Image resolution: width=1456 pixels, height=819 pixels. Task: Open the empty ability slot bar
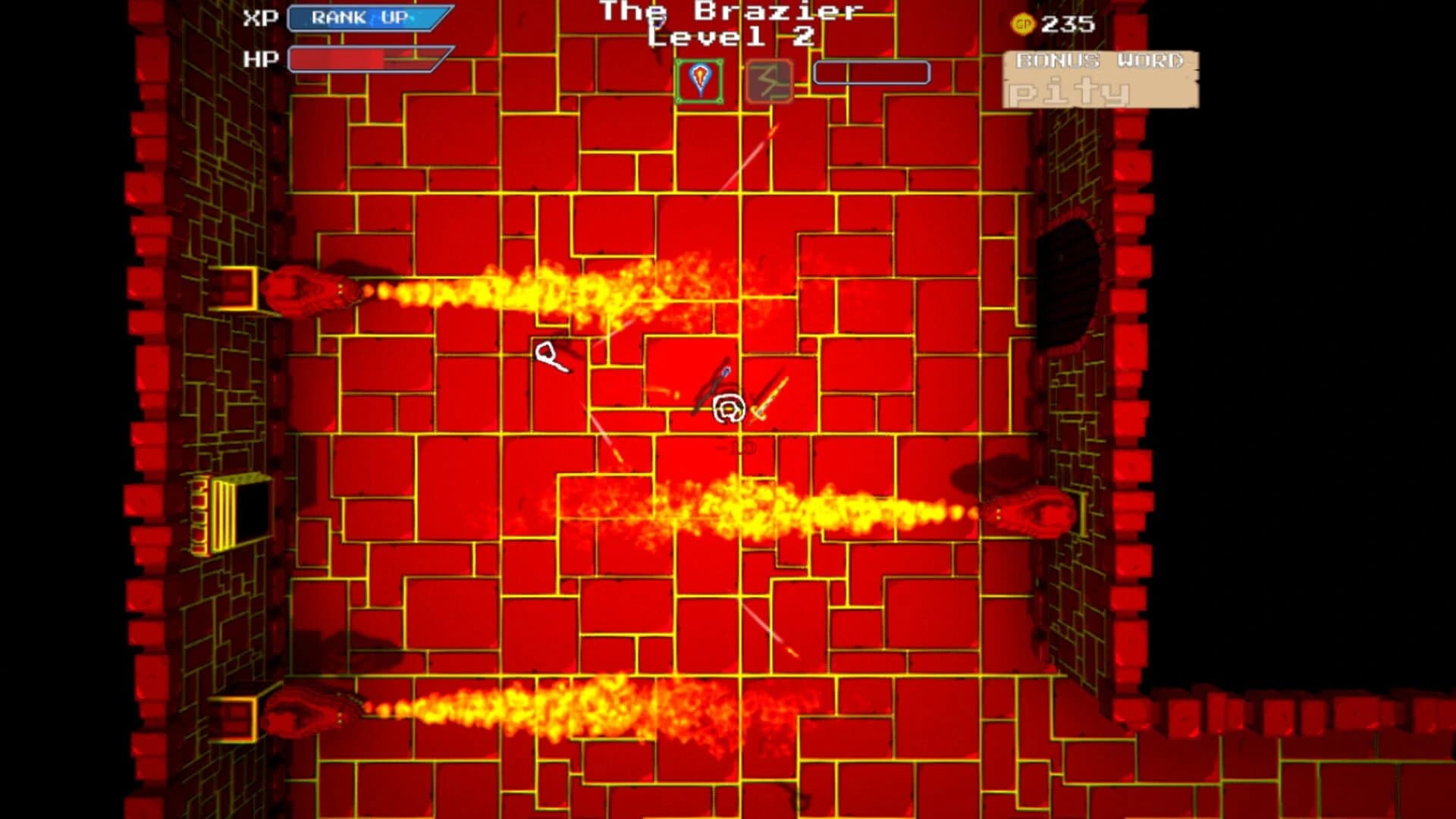(x=871, y=74)
